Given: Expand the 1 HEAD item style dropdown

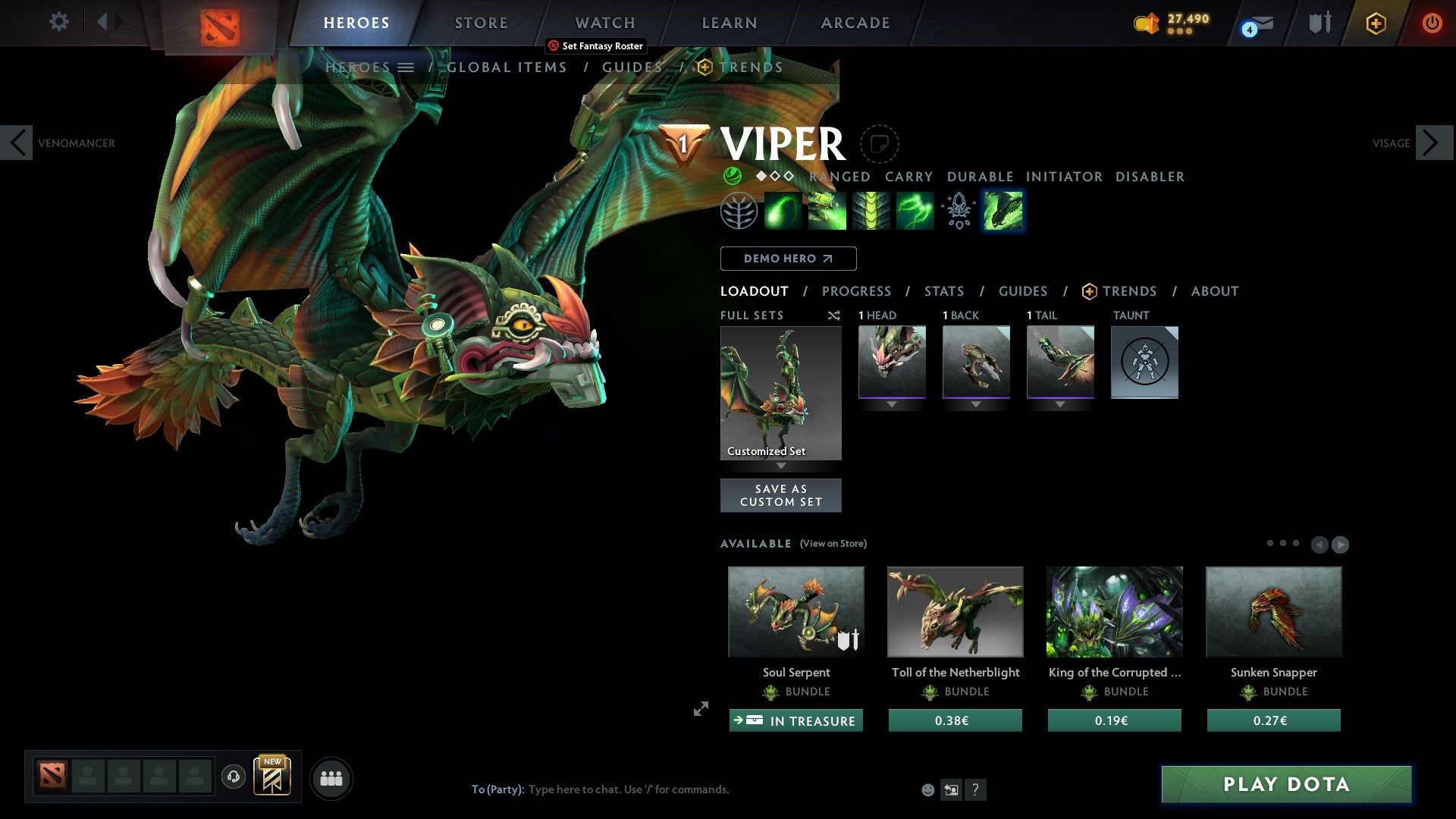Looking at the screenshot, I should [892, 404].
